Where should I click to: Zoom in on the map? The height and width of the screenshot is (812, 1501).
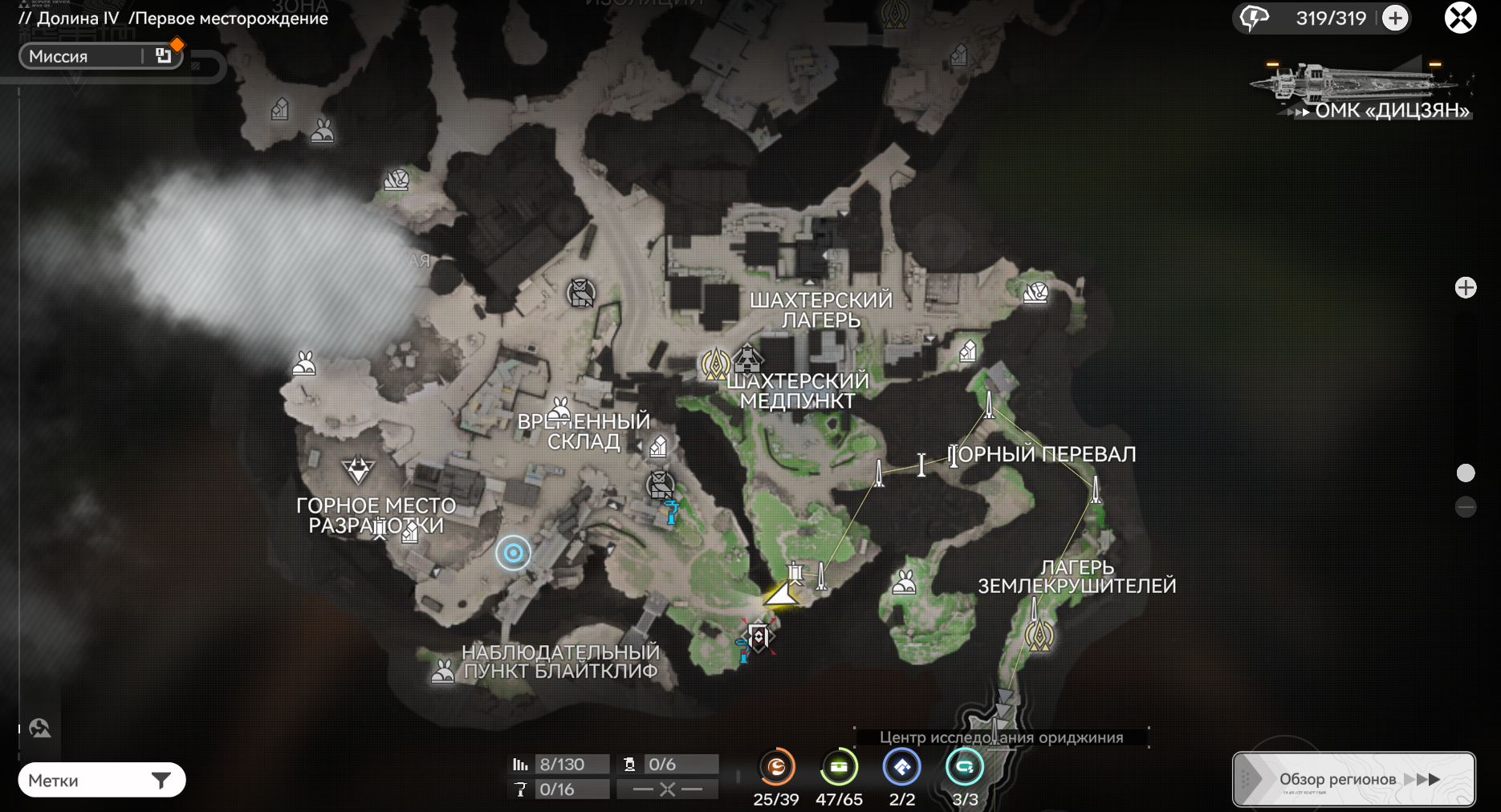1466,288
